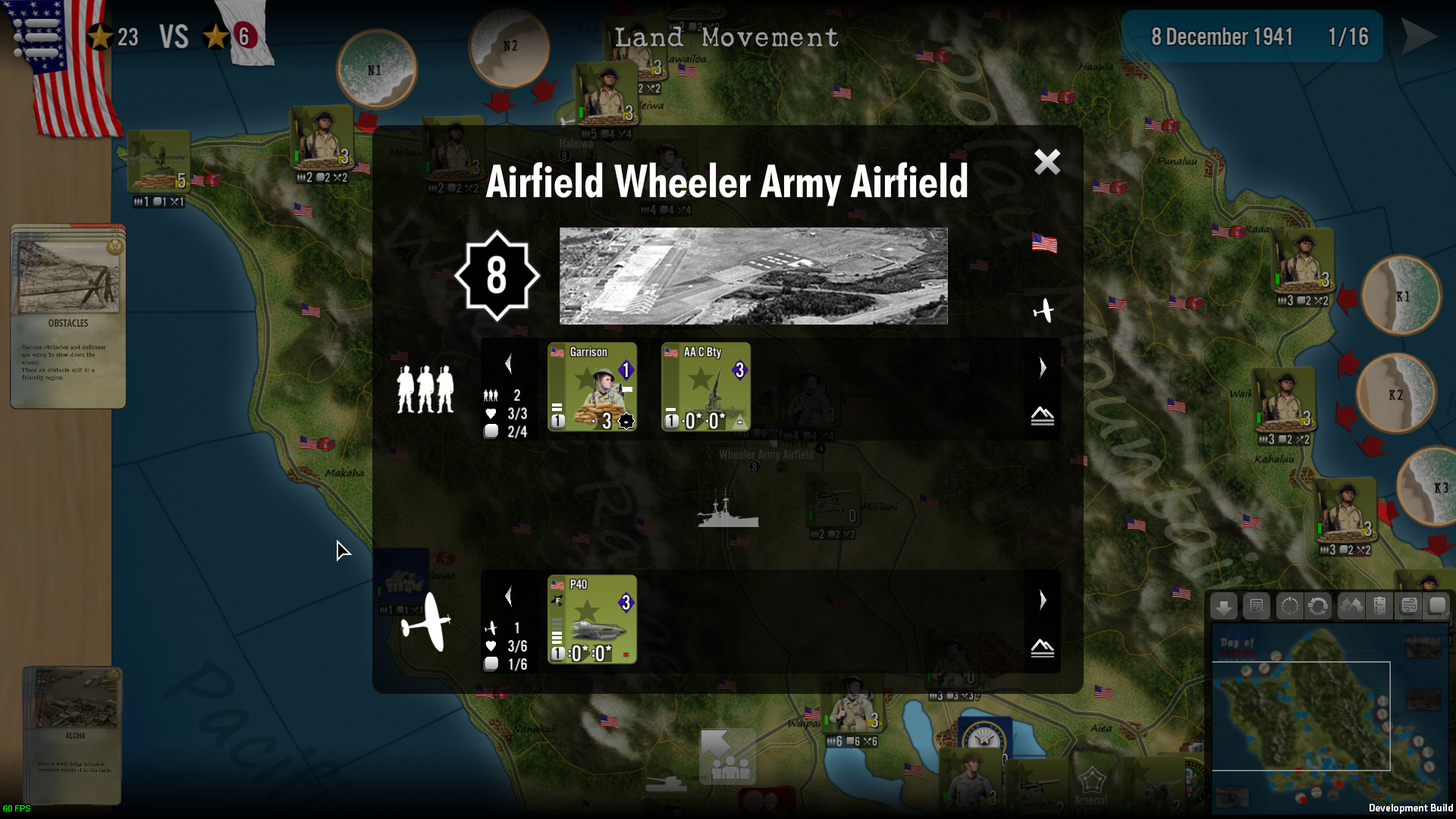Collapse the infantry group with the left chevron
Screen dimensions: 1456x819
click(x=509, y=363)
